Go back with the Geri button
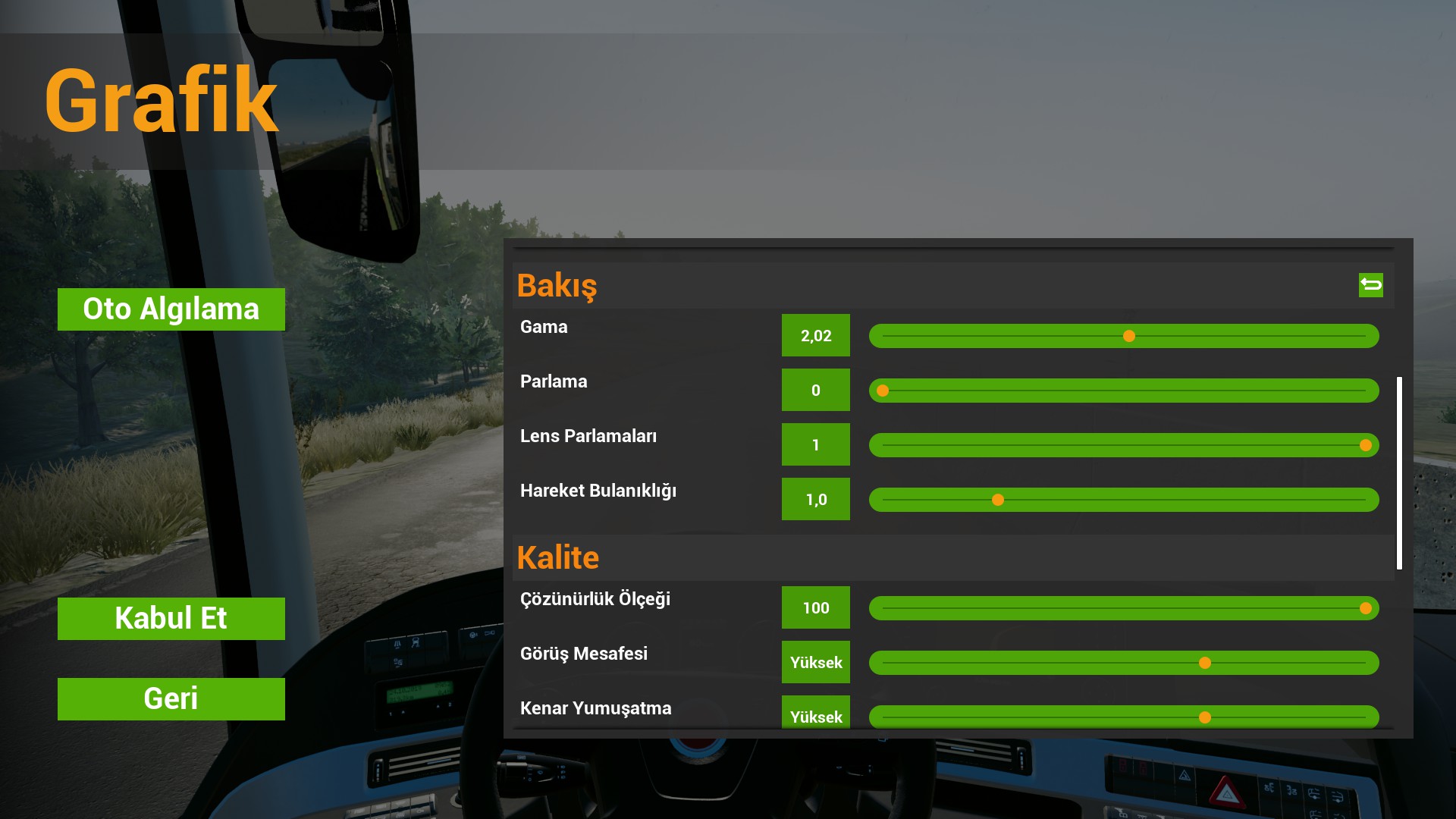The width and height of the screenshot is (1456, 819). coord(171,699)
